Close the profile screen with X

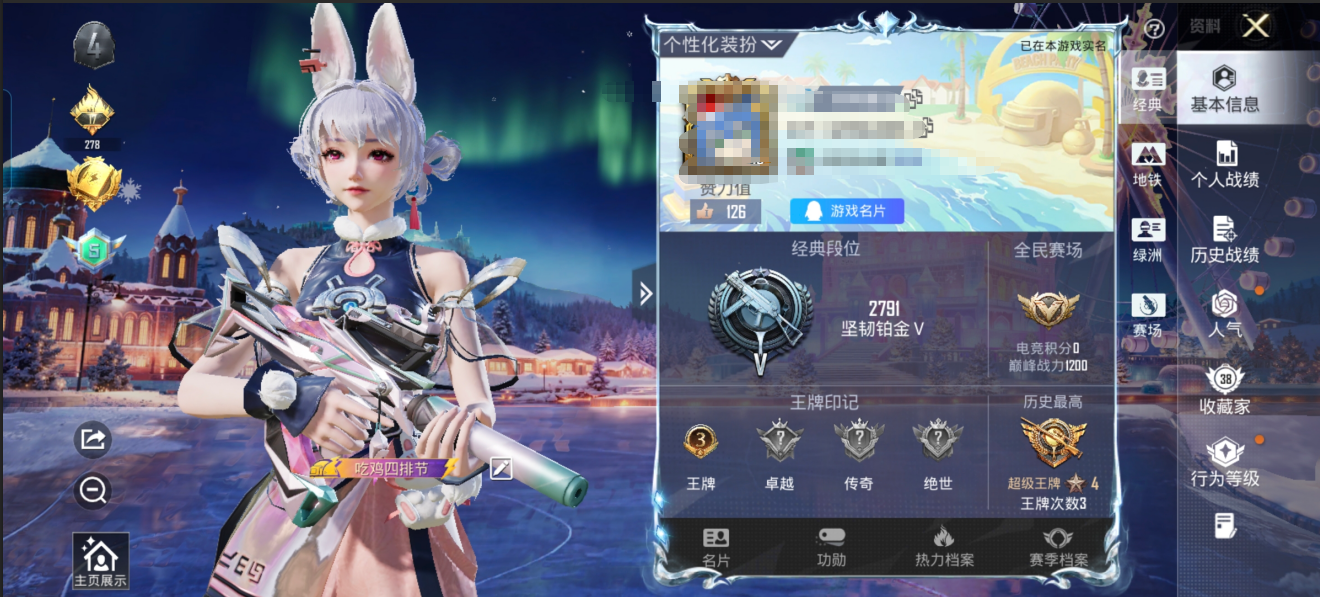(x=1255, y=26)
